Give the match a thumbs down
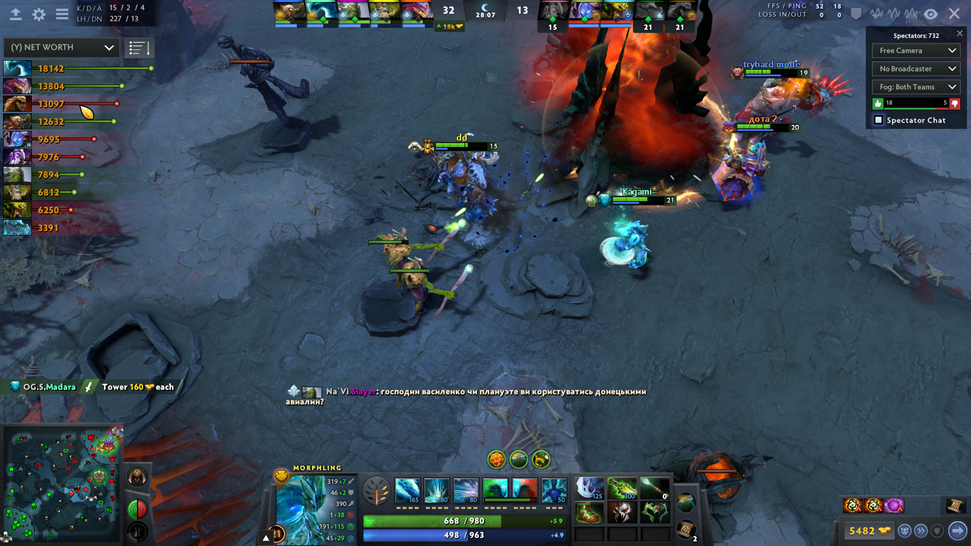Image resolution: width=971 pixels, height=546 pixels. click(955, 103)
